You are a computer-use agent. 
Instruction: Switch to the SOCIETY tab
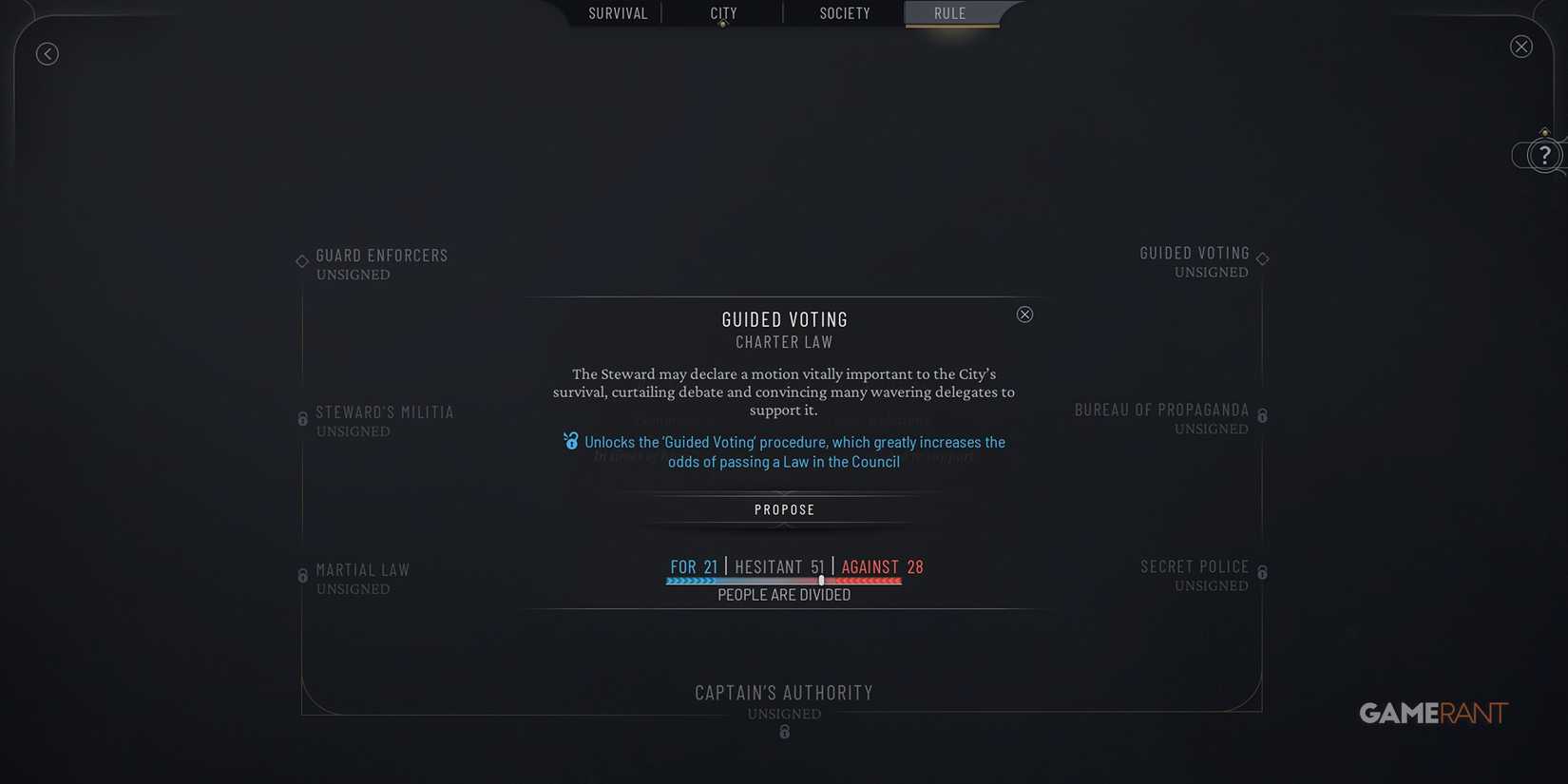point(844,13)
